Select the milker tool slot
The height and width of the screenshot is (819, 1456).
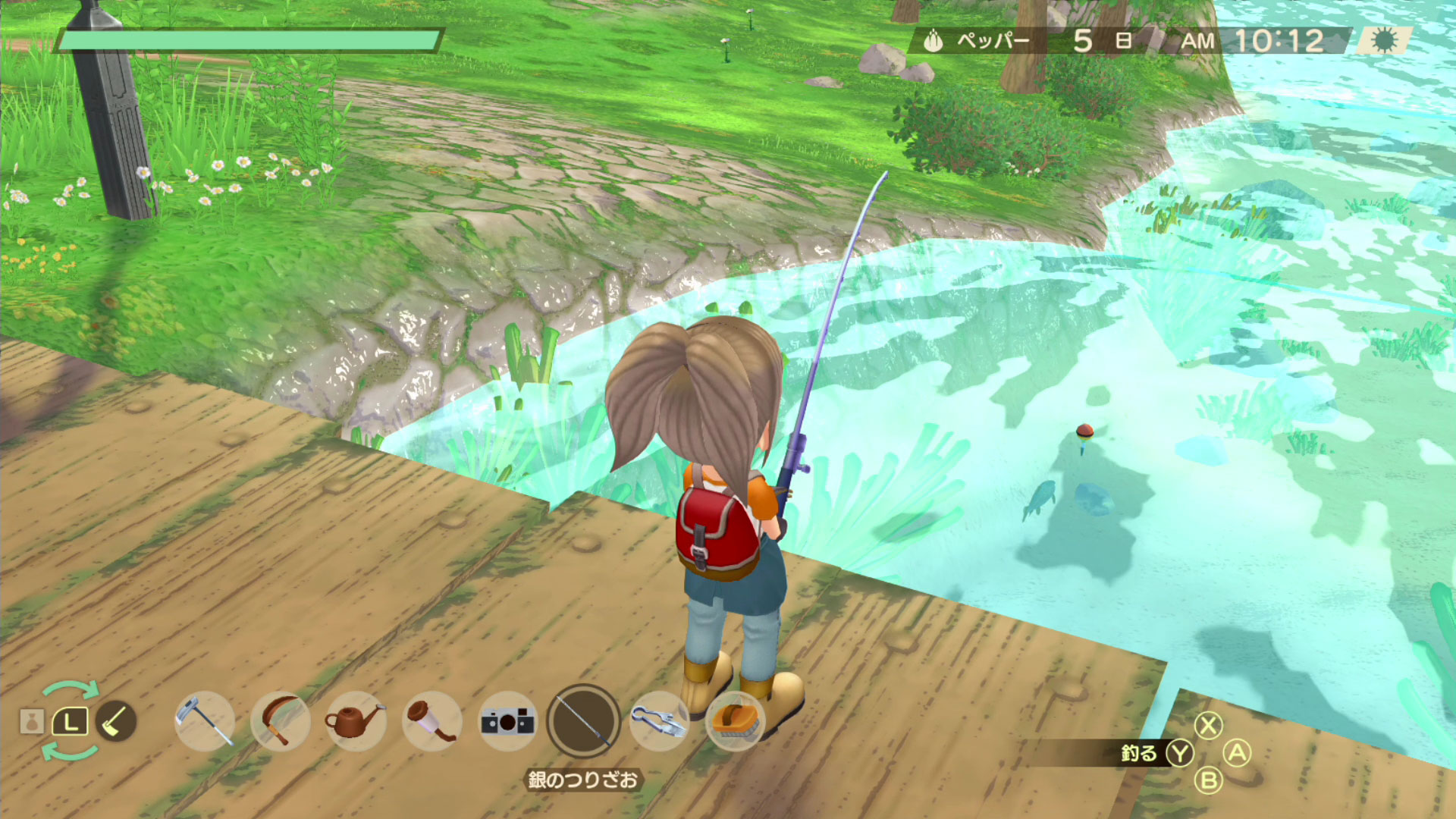(431, 720)
